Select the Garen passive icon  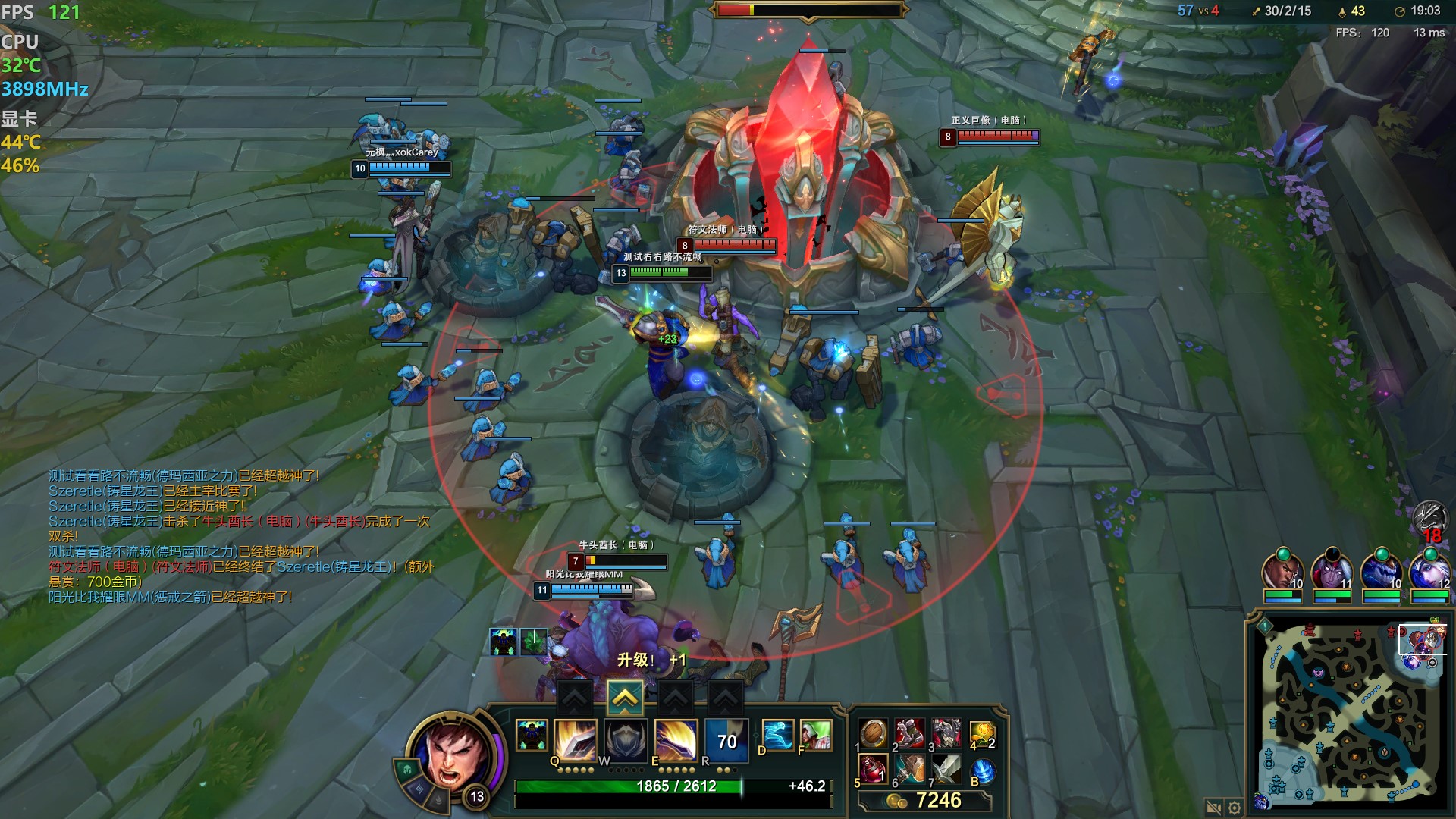pos(532,736)
